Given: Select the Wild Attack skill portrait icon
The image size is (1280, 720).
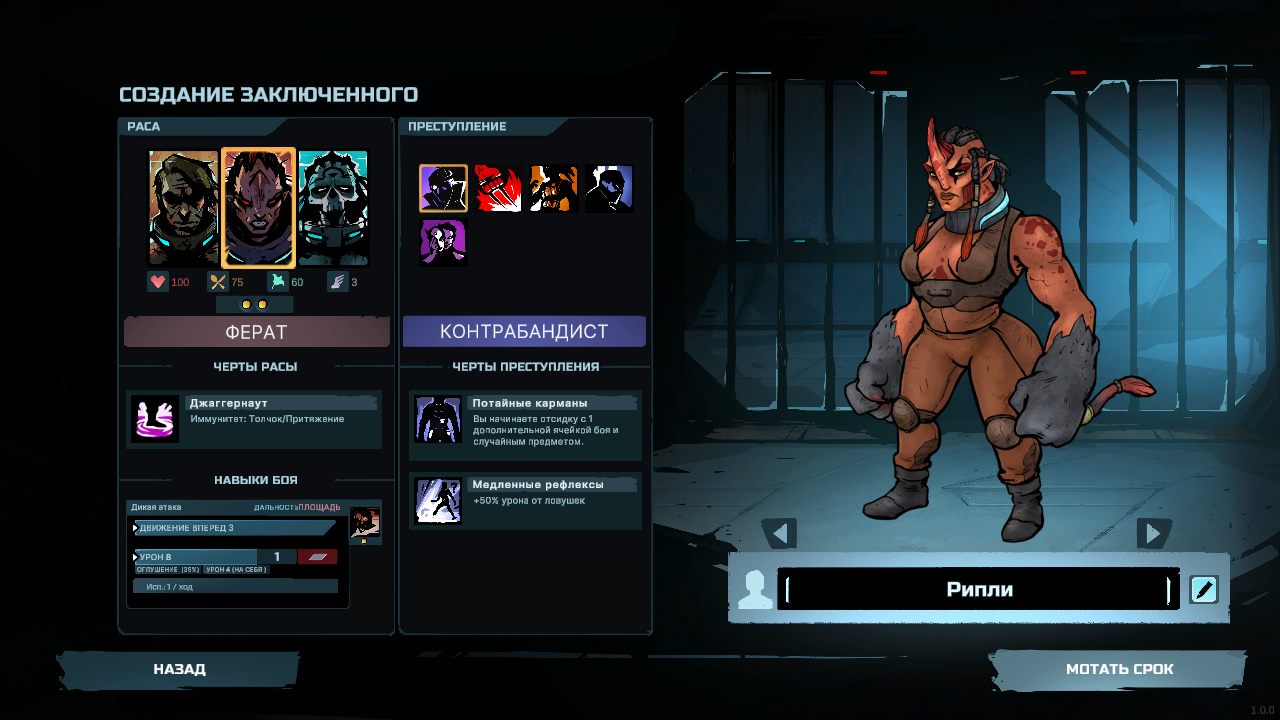Looking at the screenshot, I should [364, 523].
